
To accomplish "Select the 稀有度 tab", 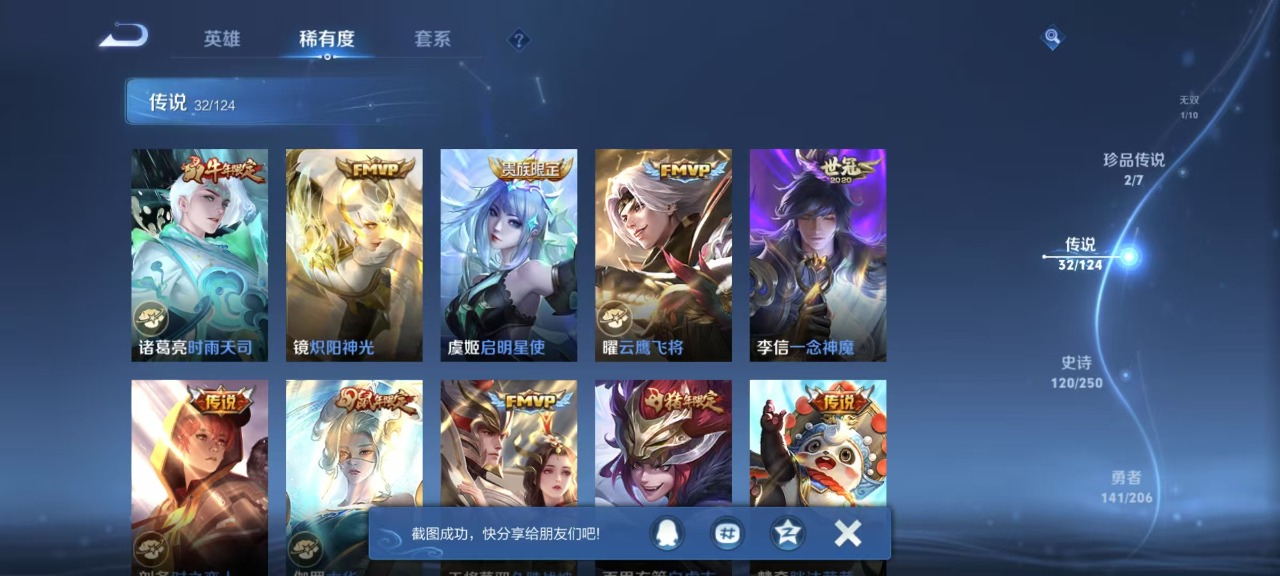I will click(327, 39).
